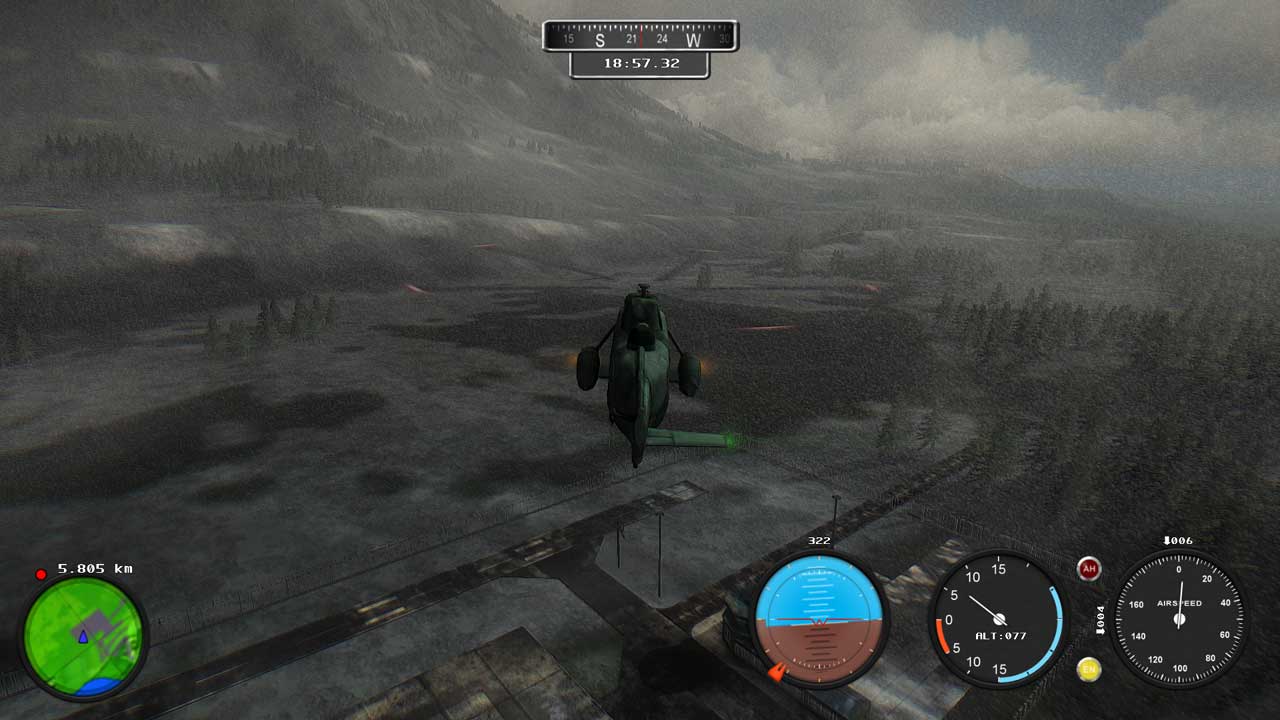Select the artificial horizon attitude gauge
The width and height of the screenshot is (1280, 720).
[x=819, y=618]
